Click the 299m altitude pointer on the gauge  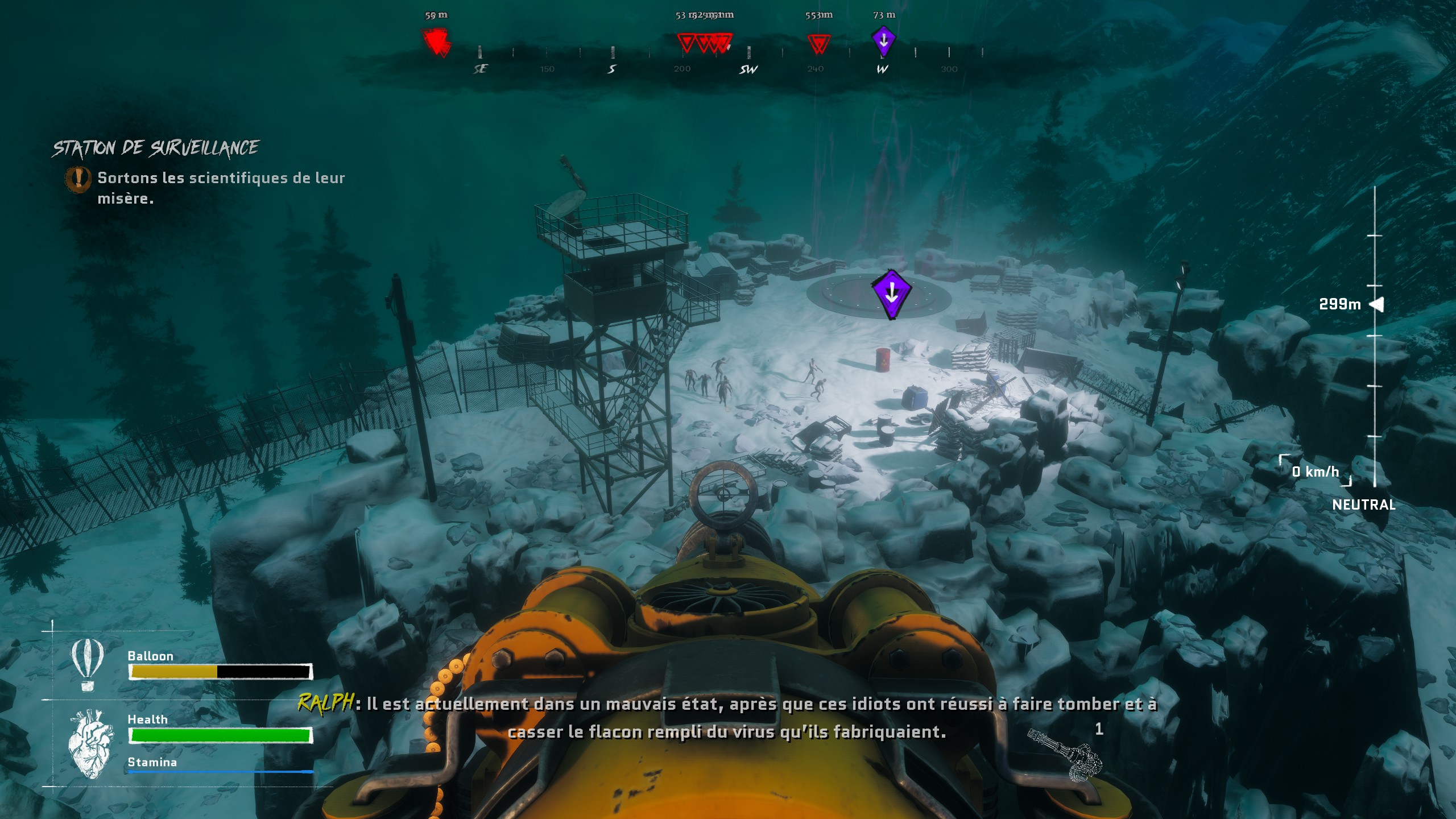1376,305
